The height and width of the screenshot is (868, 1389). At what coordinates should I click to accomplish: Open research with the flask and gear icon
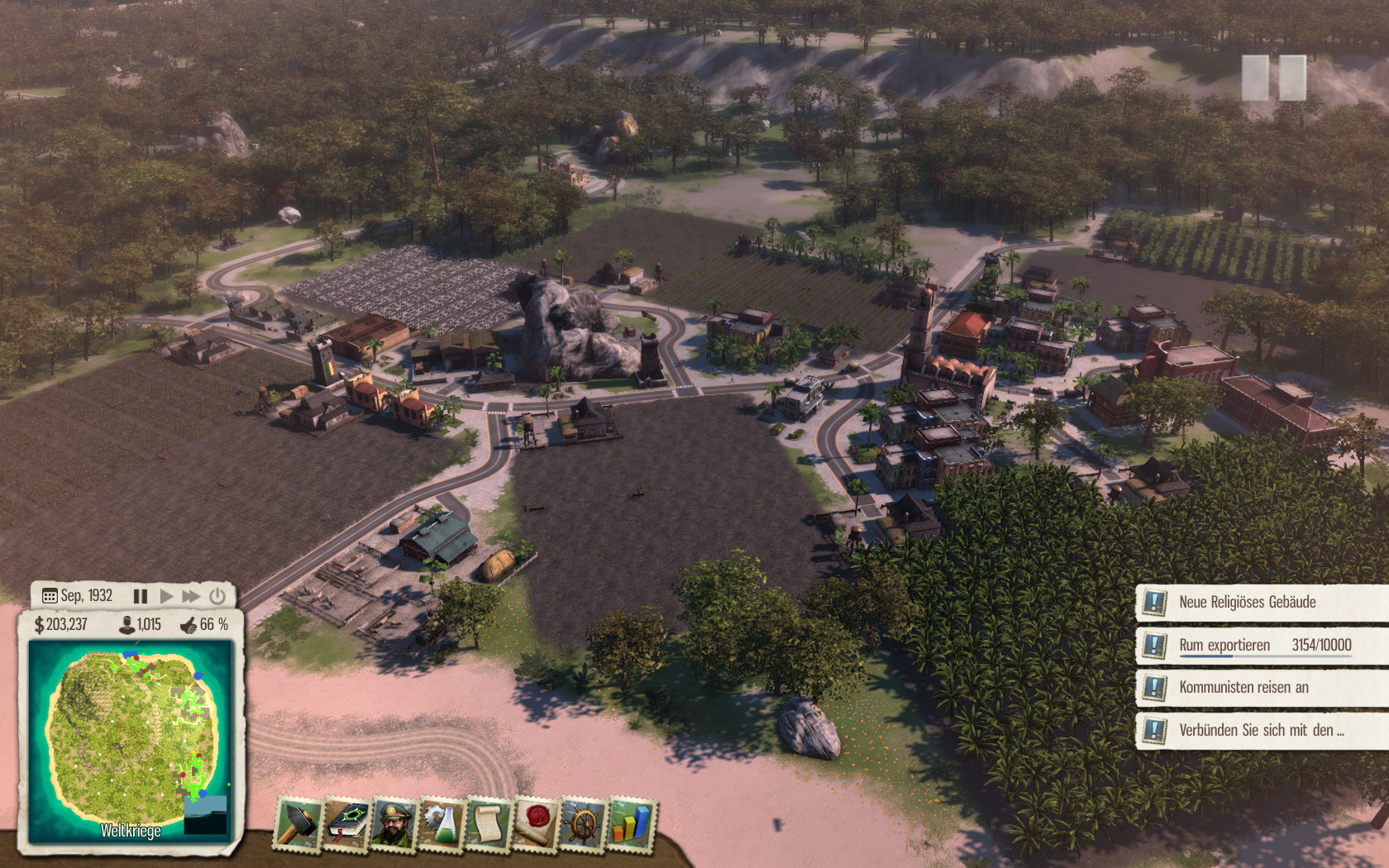coord(442,823)
